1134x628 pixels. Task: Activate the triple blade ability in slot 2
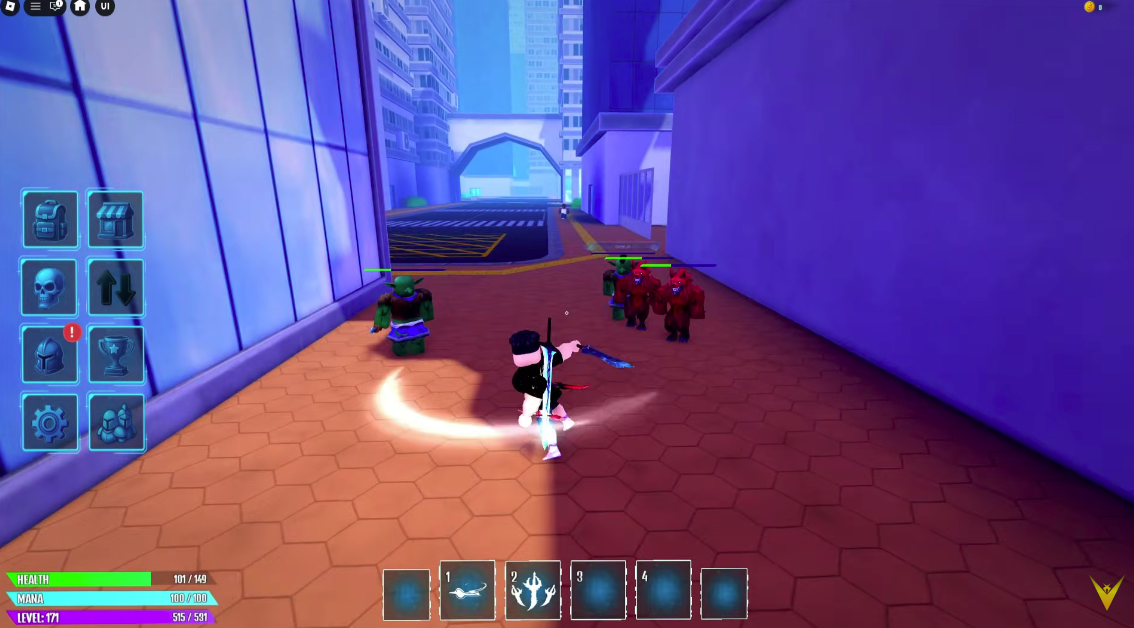pos(533,591)
